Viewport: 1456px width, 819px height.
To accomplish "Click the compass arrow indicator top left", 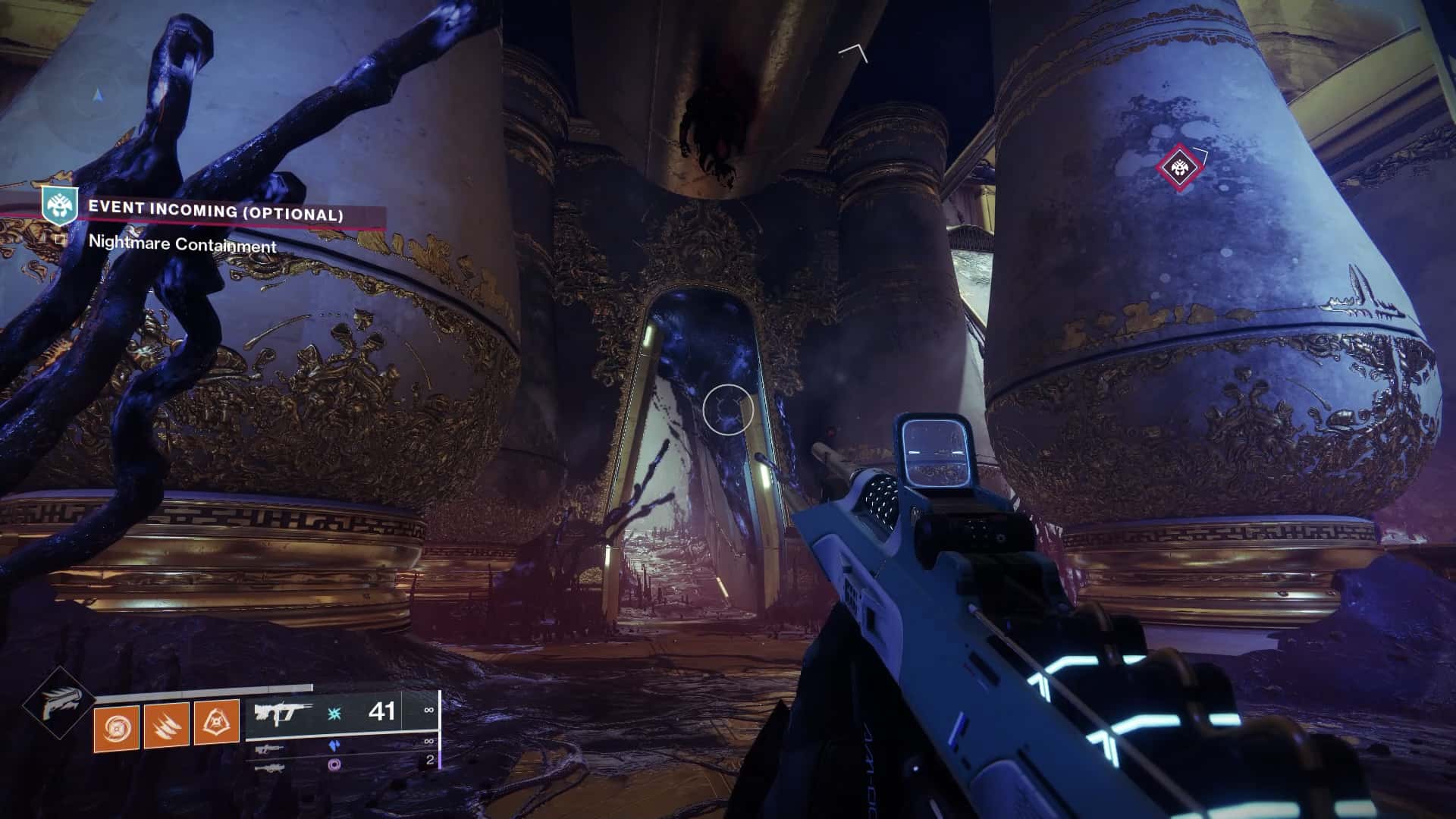I will tap(99, 96).
